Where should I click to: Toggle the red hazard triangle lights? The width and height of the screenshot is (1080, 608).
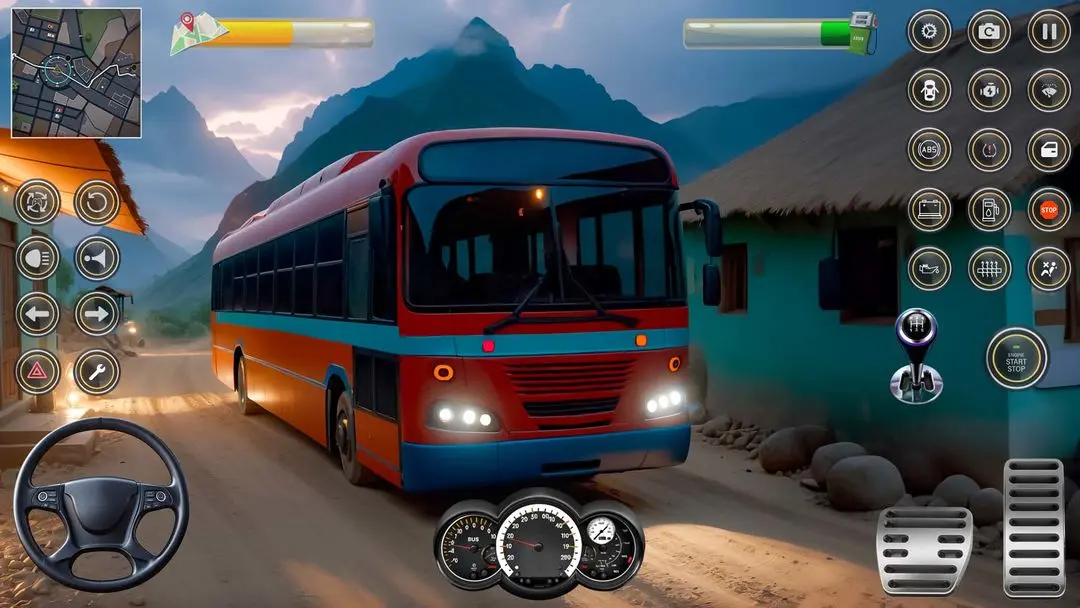tap(37, 372)
